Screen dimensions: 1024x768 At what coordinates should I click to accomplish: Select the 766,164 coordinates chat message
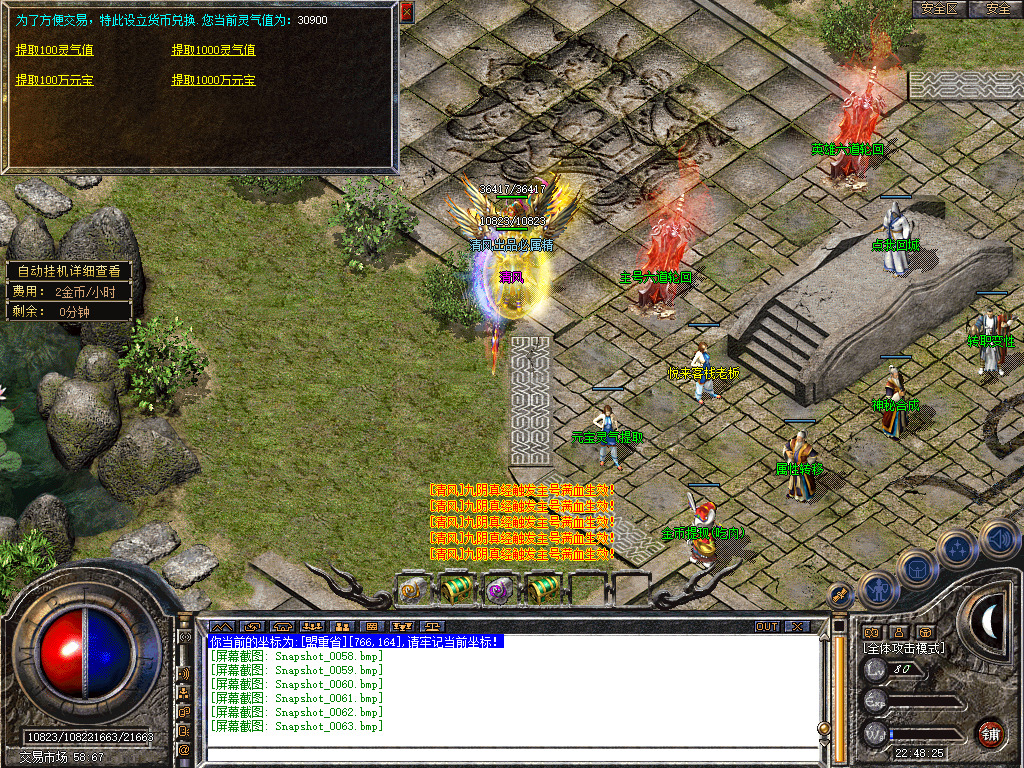click(355, 641)
